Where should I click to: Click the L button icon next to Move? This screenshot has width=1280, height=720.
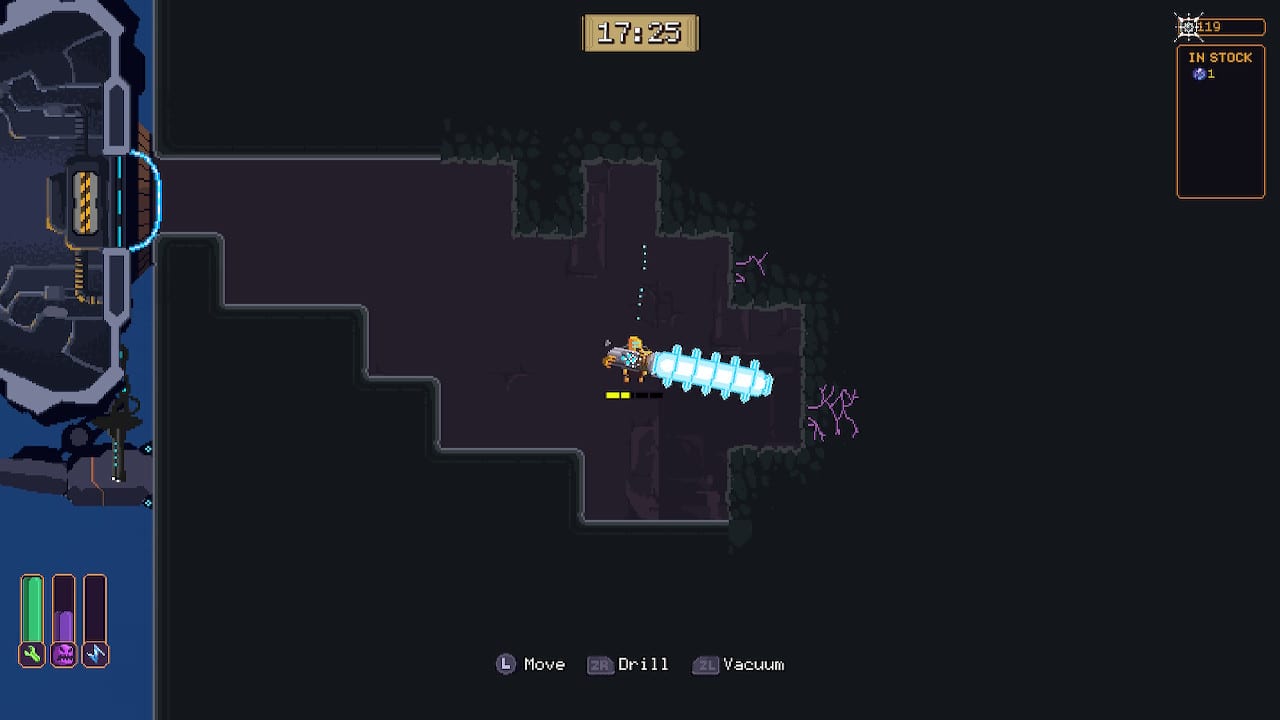point(505,664)
